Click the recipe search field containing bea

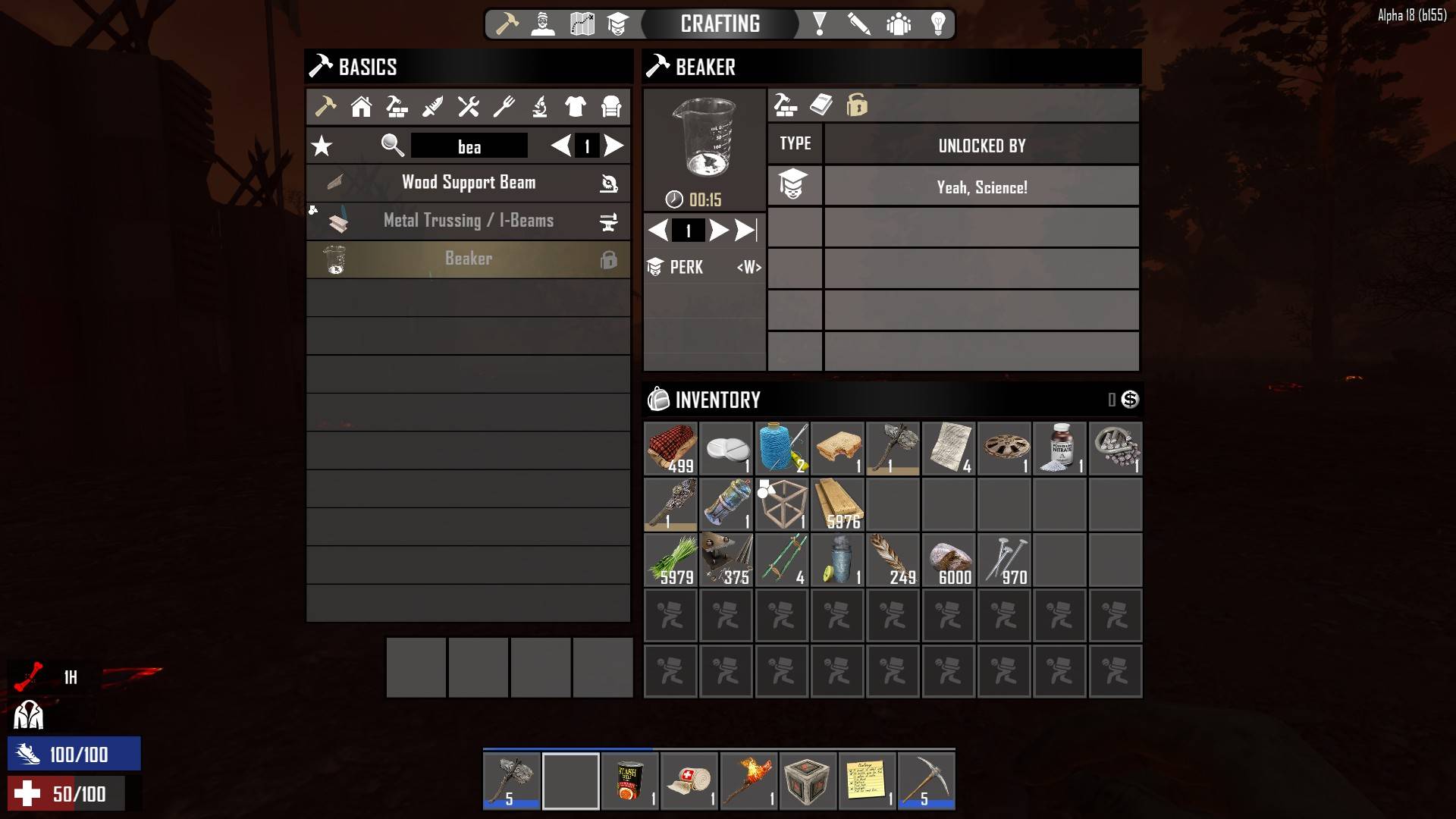point(468,146)
